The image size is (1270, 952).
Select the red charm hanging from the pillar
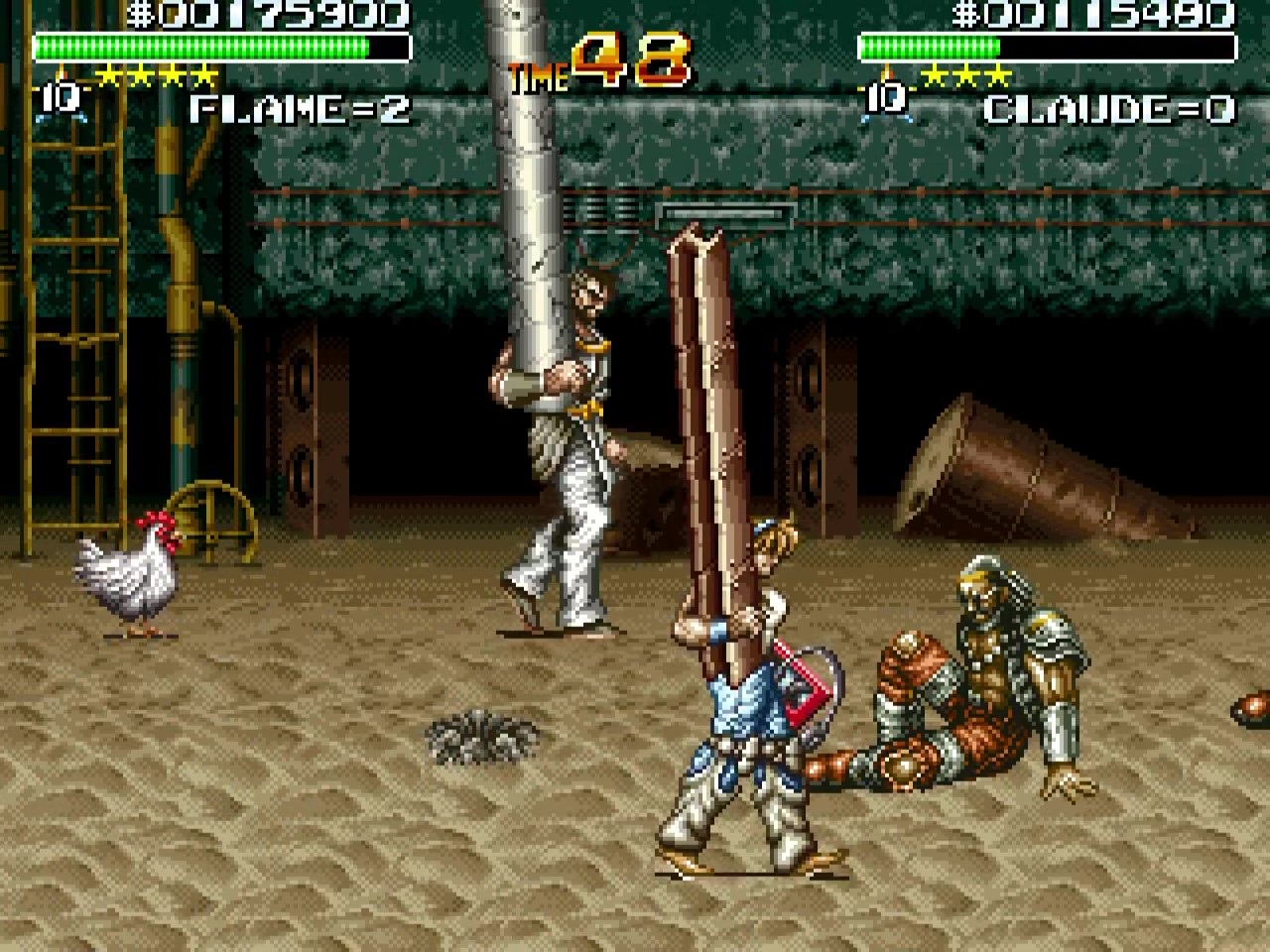click(x=804, y=694)
